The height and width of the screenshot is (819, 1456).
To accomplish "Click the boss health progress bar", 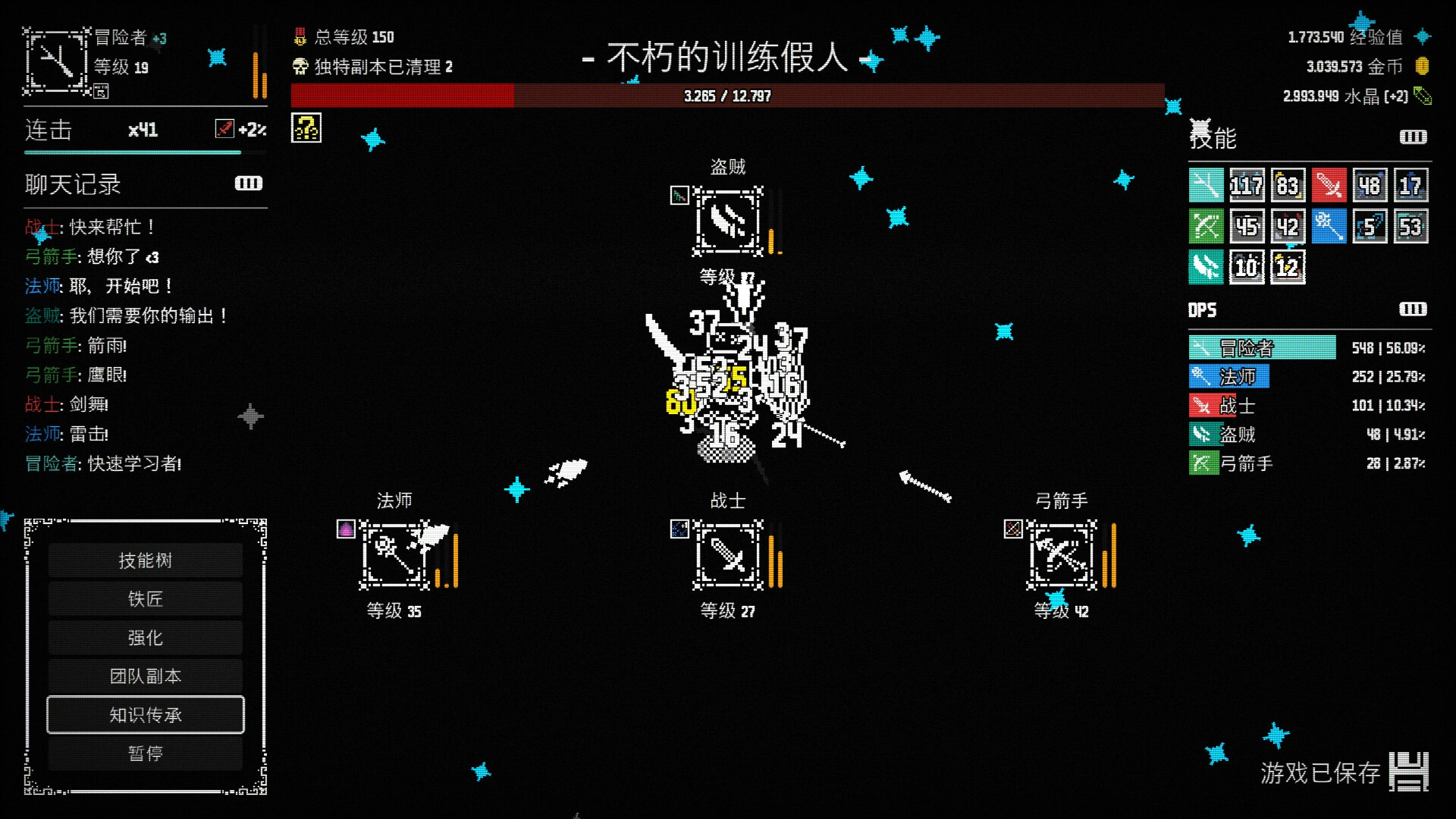I will (726, 96).
